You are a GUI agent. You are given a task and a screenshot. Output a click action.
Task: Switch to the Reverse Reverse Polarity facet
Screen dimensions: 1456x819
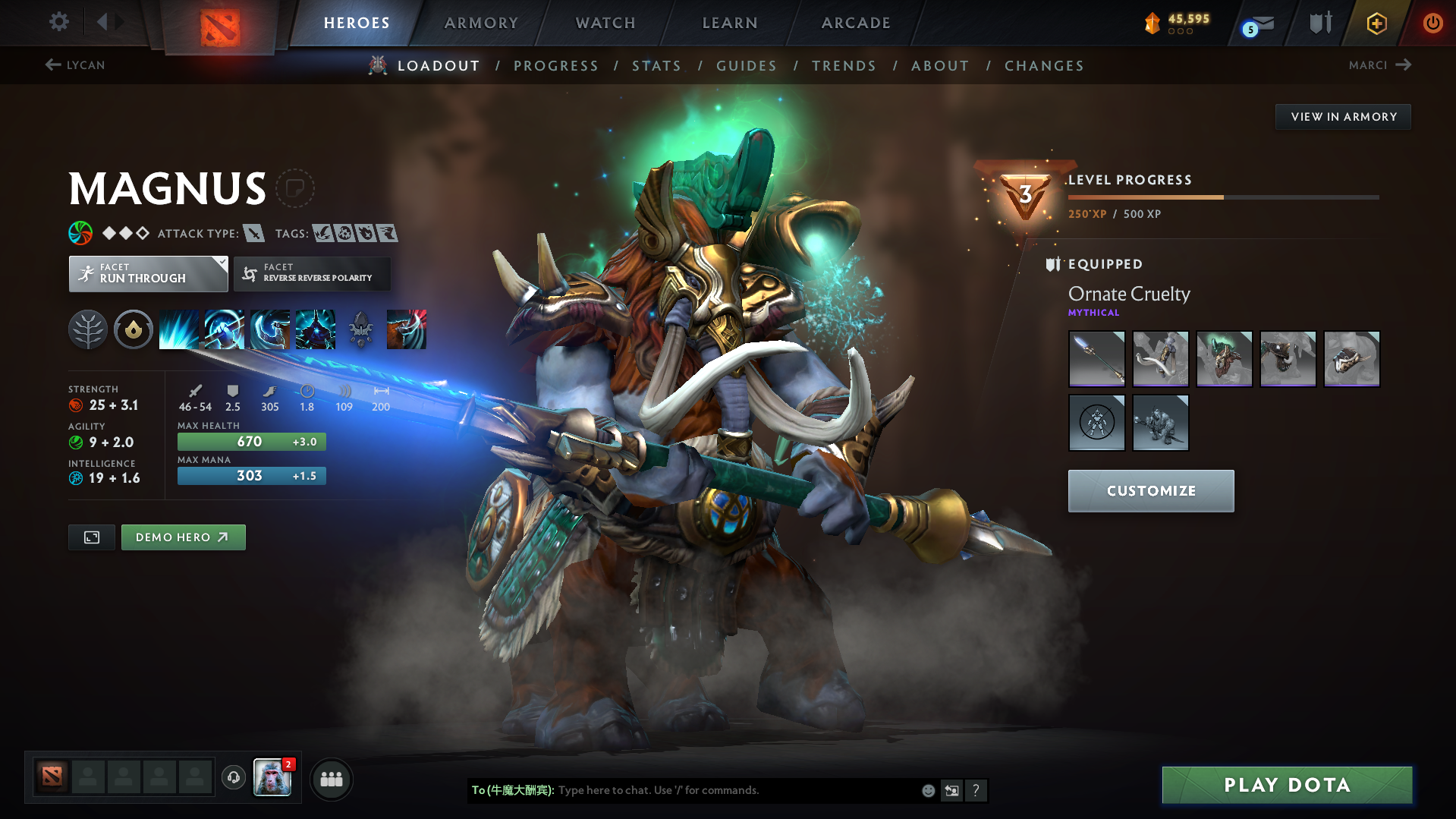(312, 273)
